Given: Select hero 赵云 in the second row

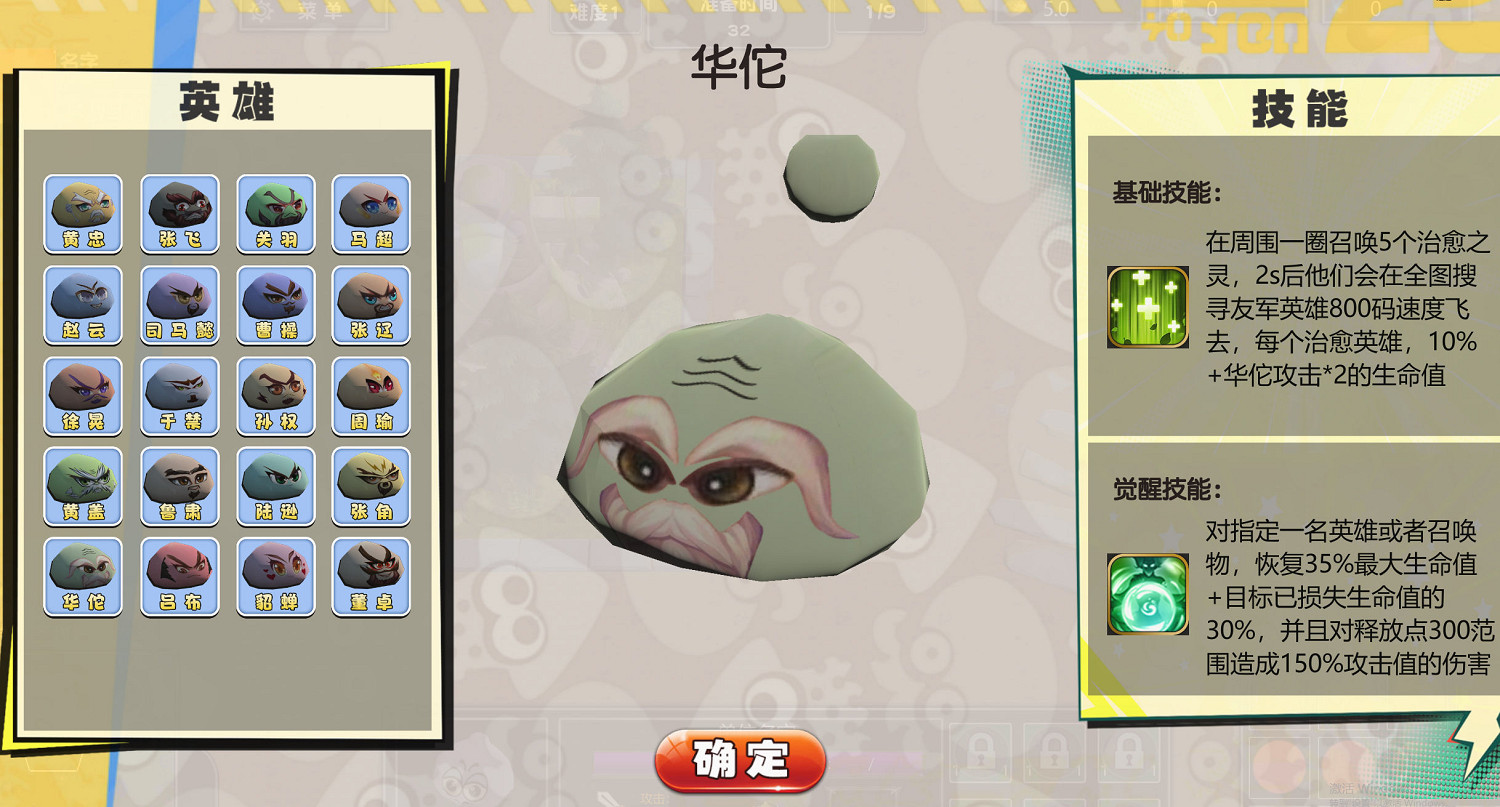Looking at the screenshot, I should click(x=83, y=303).
